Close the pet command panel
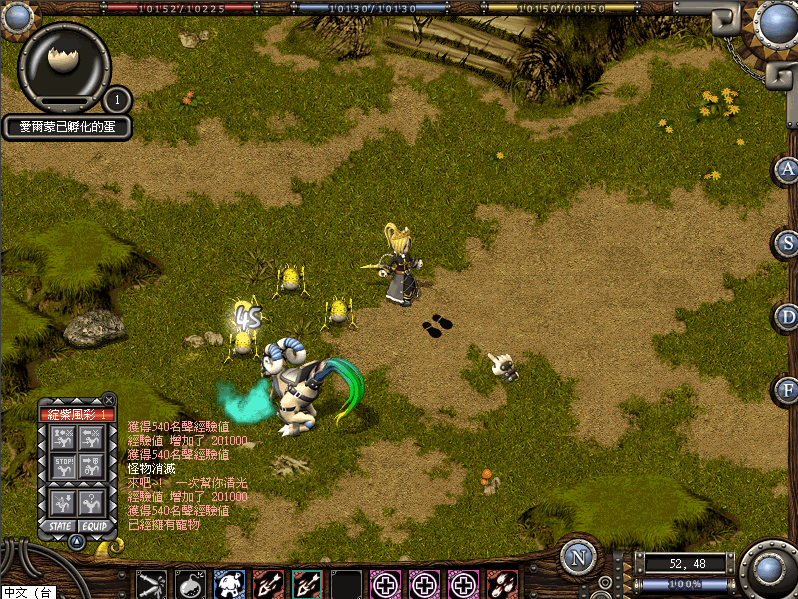Screen dimensions: 798x599 [x=109, y=399]
